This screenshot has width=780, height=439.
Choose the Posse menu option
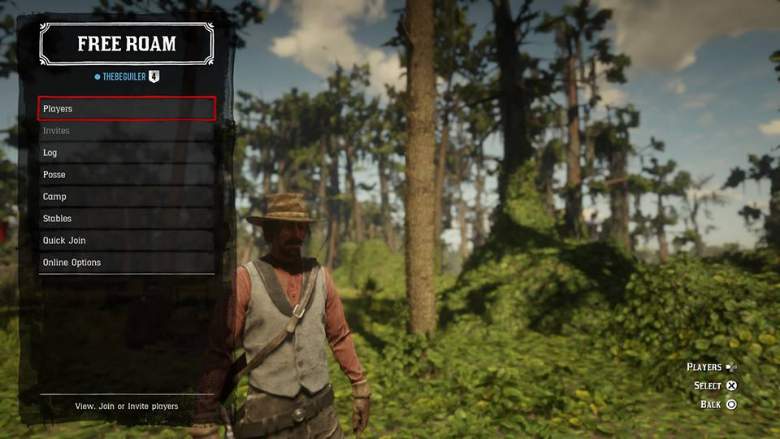tap(127, 175)
